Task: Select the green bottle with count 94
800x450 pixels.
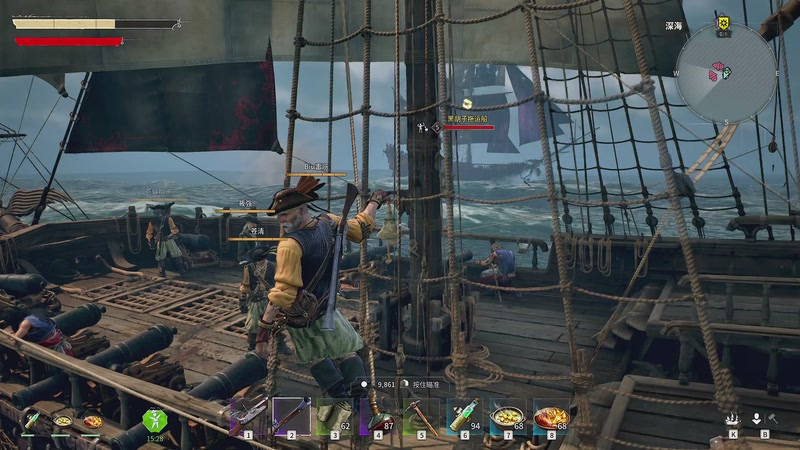Action: [464, 414]
